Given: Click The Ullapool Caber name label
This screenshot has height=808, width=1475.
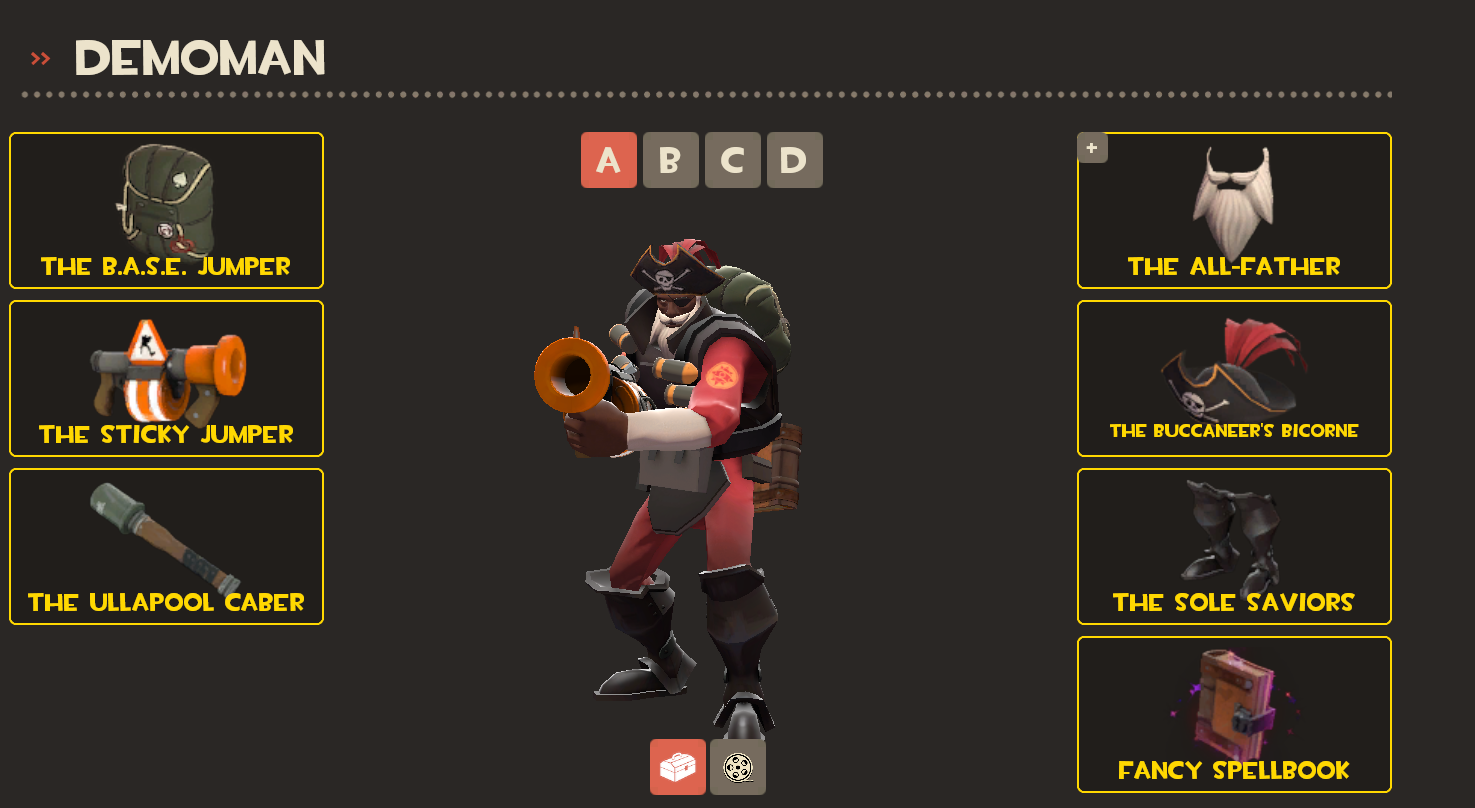Looking at the screenshot, I should (x=165, y=602).
